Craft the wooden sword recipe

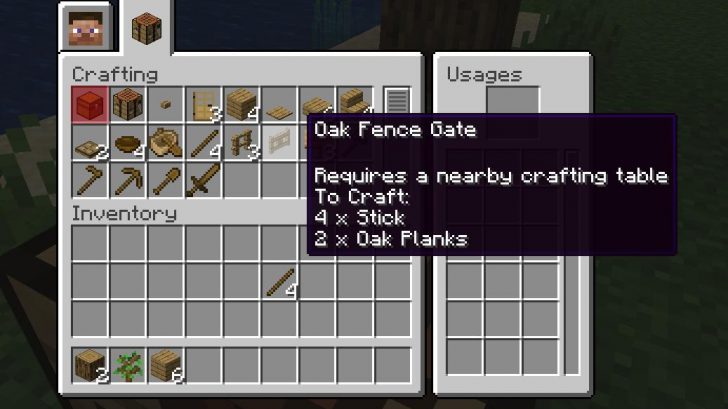click(x=204, y=181)
